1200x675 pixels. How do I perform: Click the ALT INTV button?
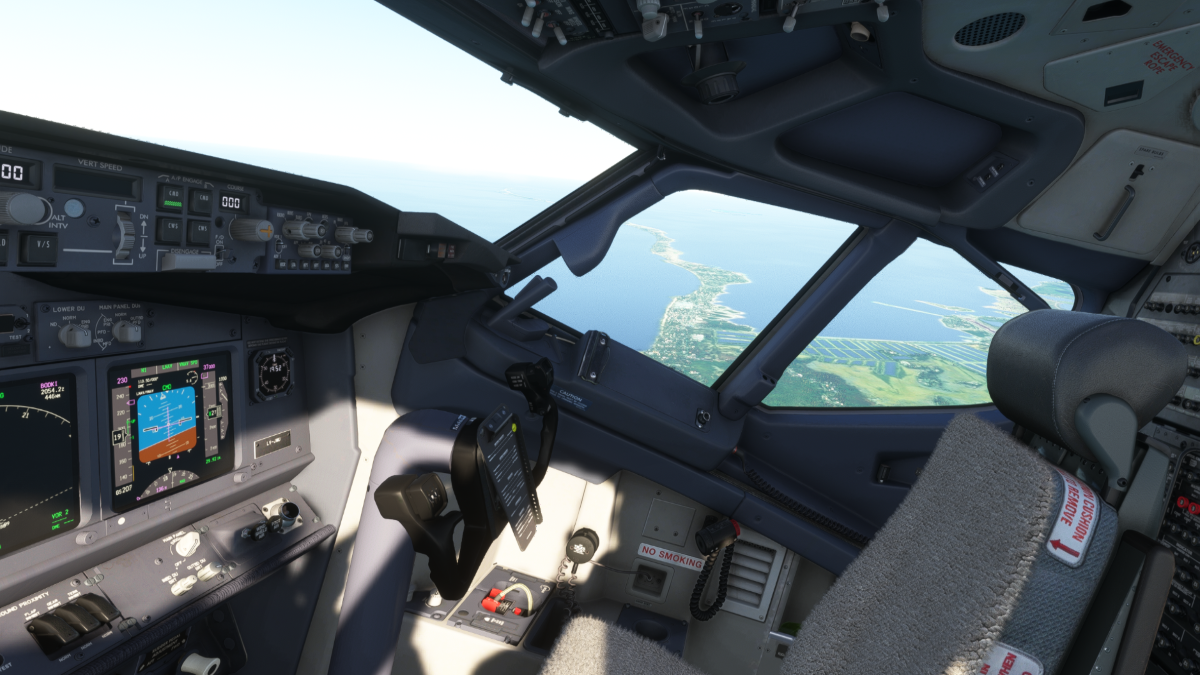click(x=74, y=208)
